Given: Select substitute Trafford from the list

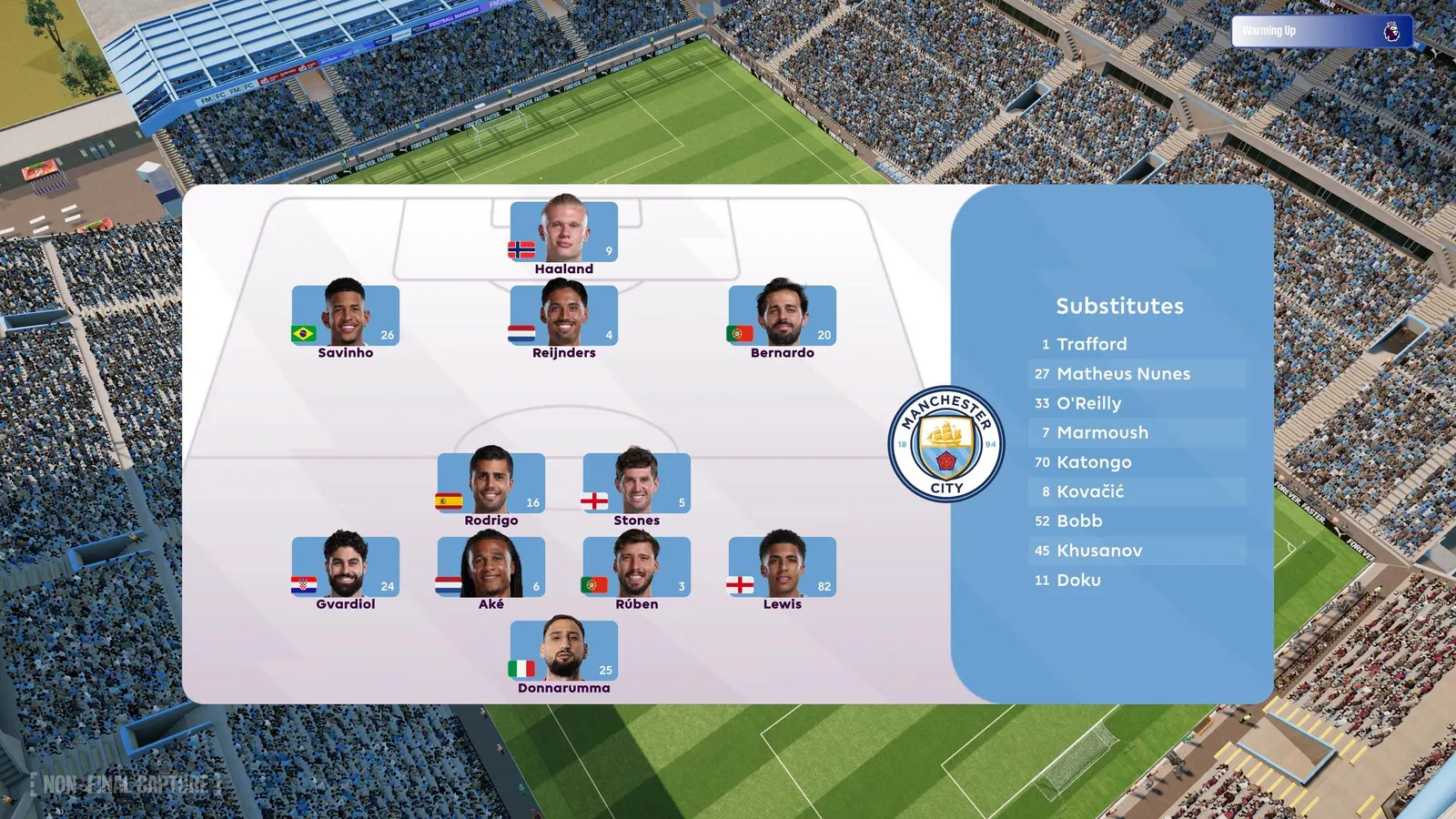Looking at the screenshot, I should click(1090, 344).
